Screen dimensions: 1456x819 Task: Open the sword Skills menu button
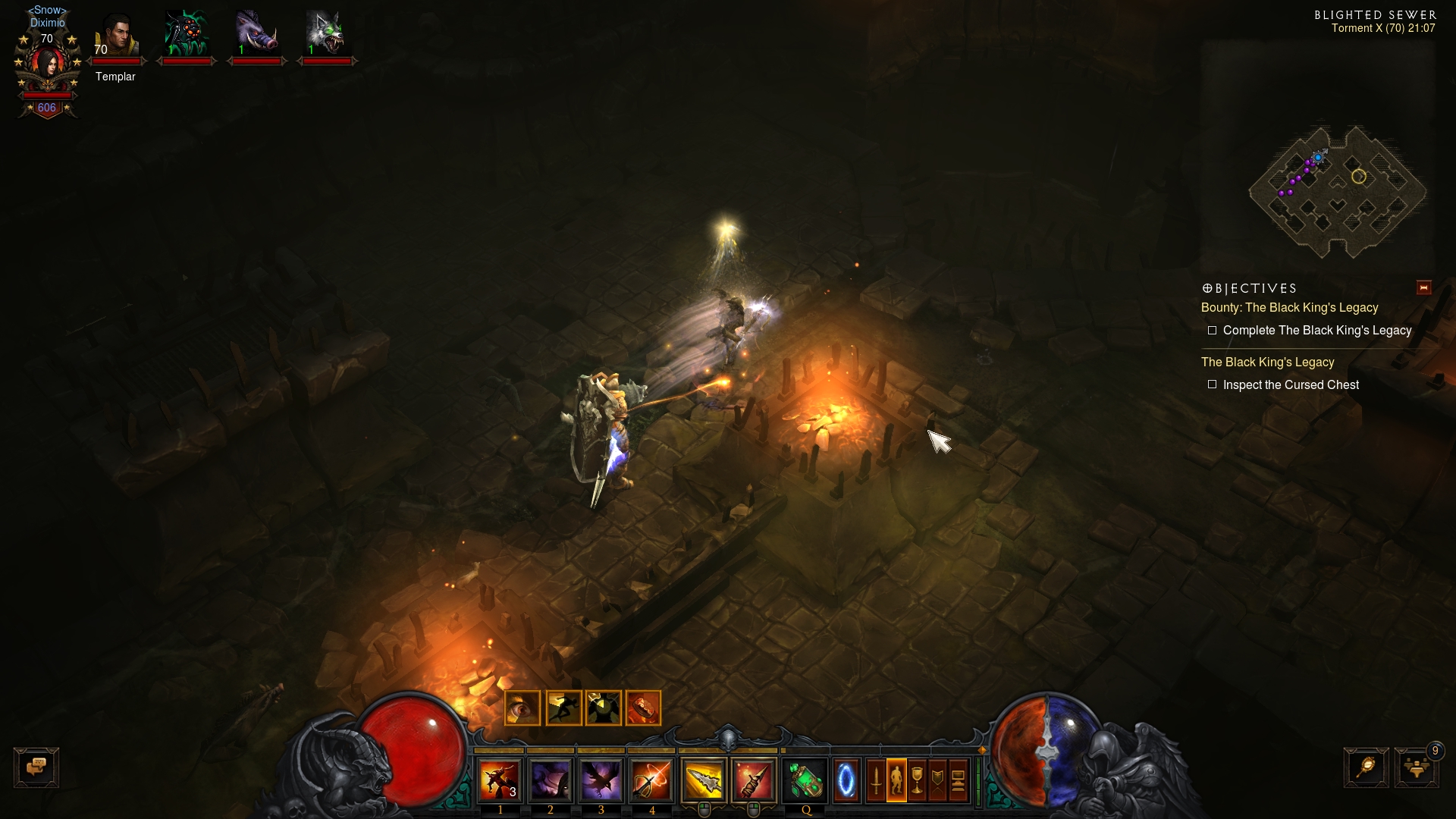pyautogui.click(x=876, y=780)
